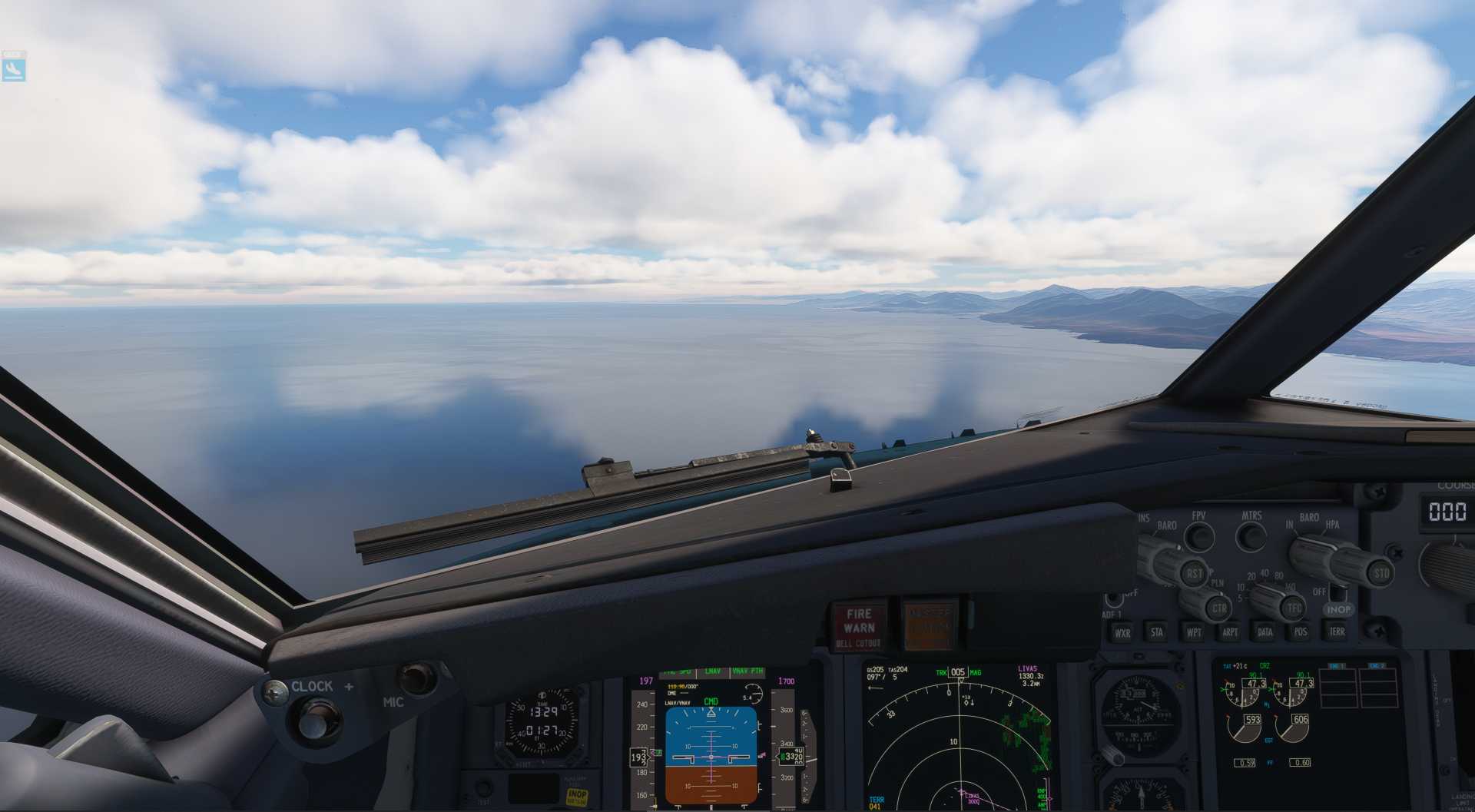Viewport: 1475px width, 812px height.
Task: Activate the DATA map button
Action: [x=1265, y=632]
